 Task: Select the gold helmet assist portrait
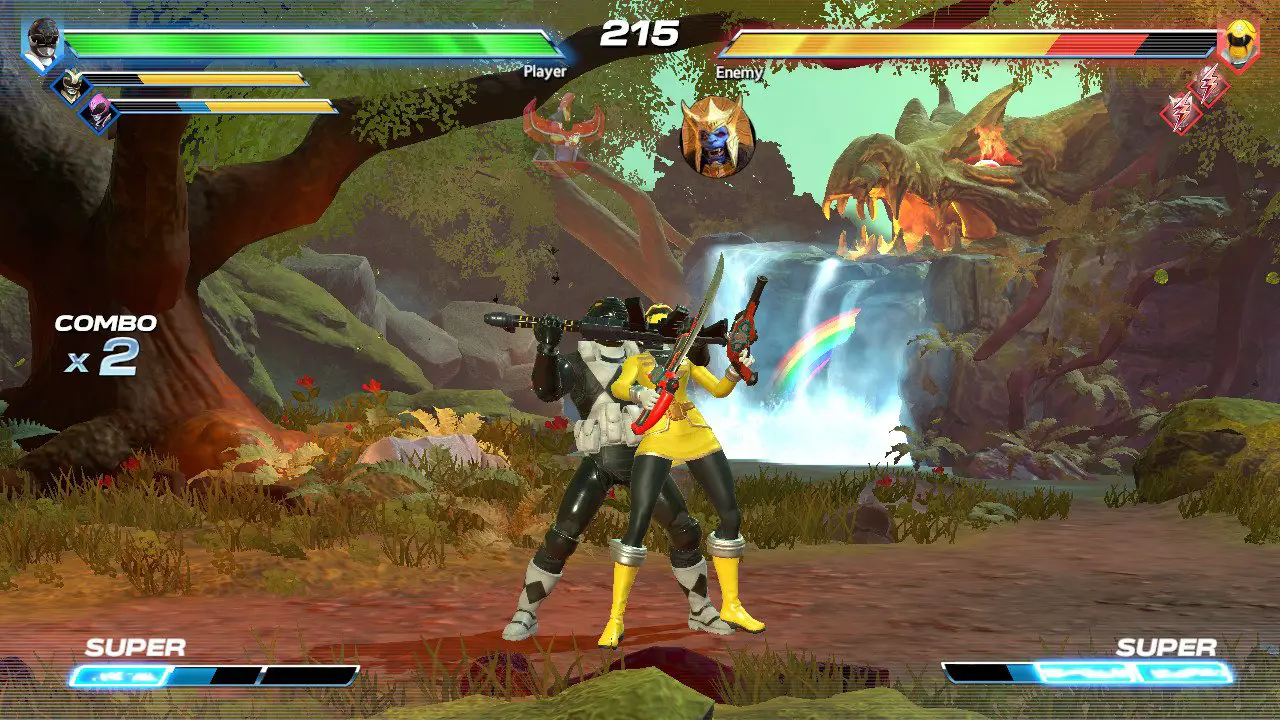point(71,85)
